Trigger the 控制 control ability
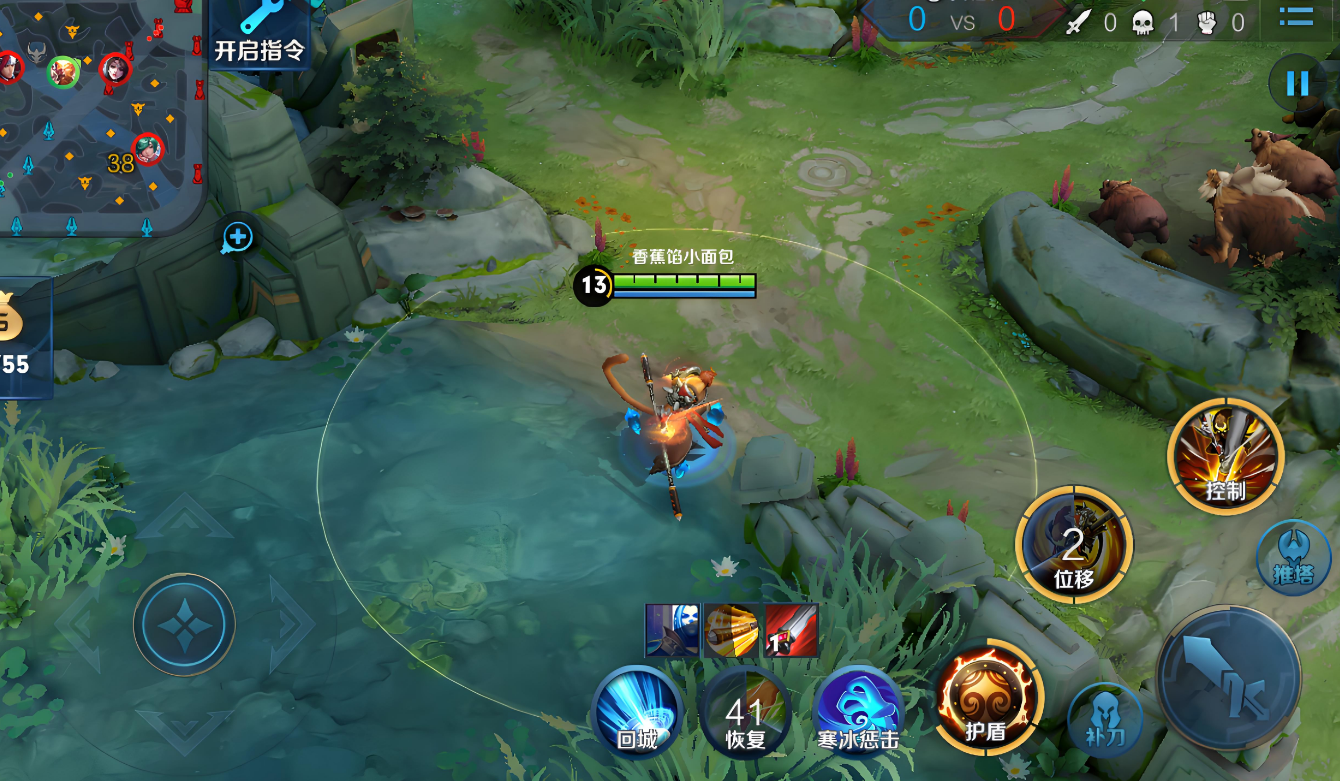 (1225, 457)
